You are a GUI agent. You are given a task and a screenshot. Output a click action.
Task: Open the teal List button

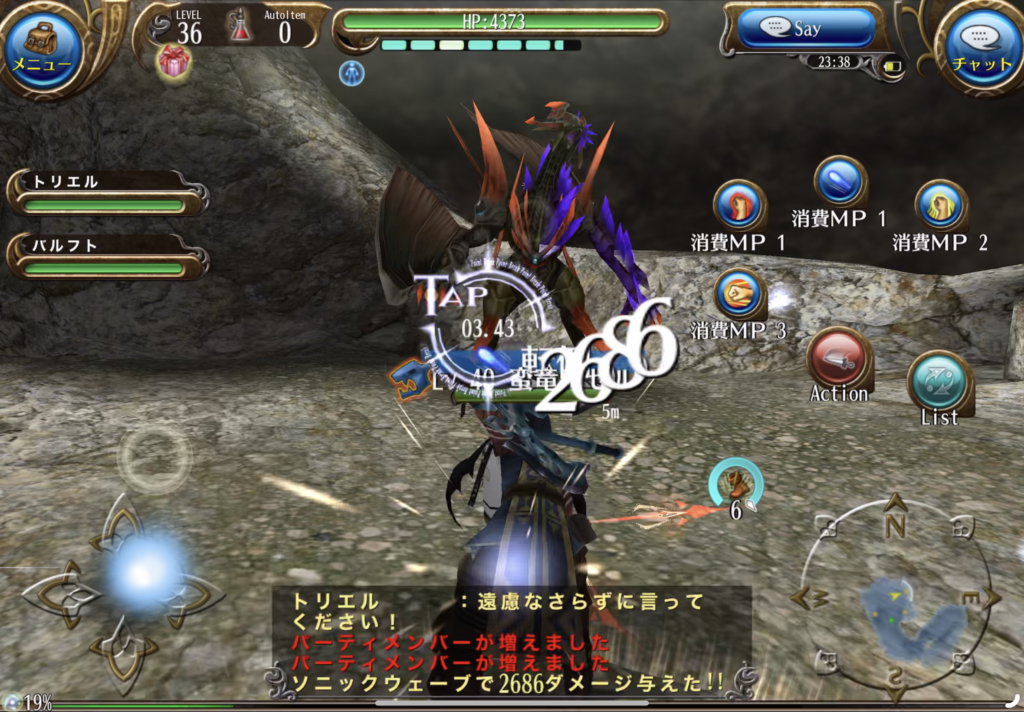coord(938,382)
